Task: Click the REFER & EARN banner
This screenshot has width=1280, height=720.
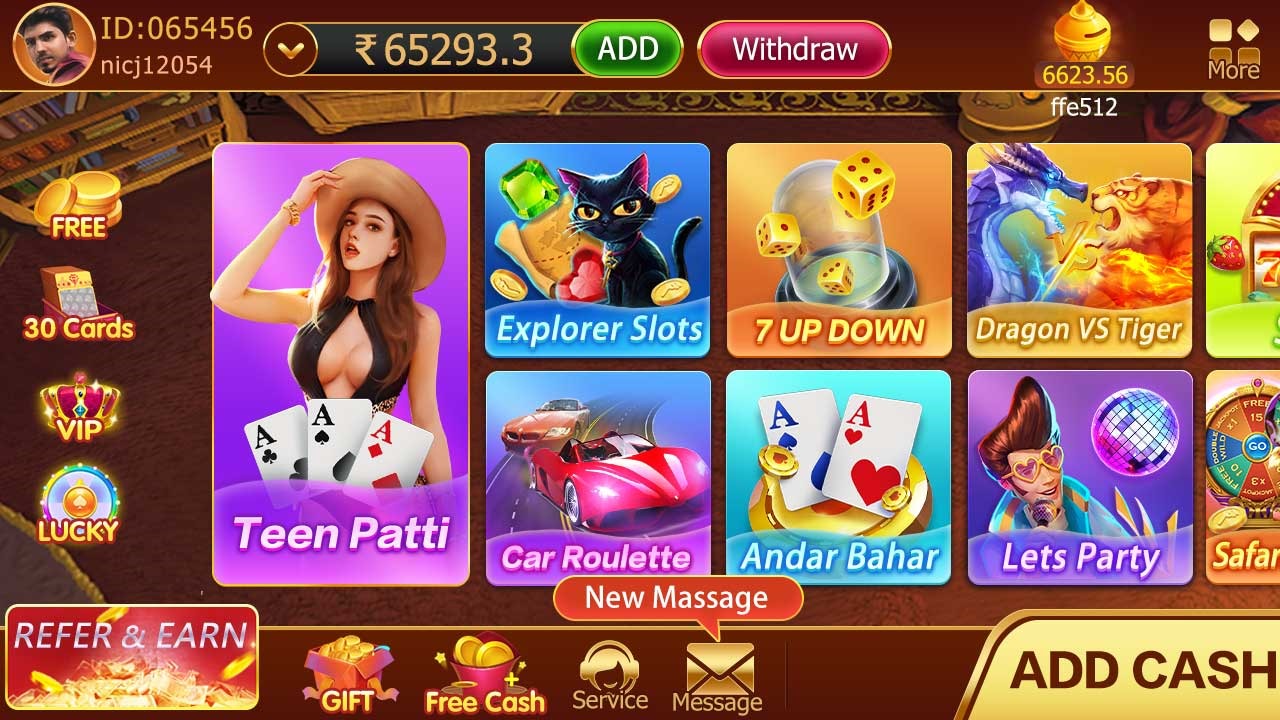Action: tap(132, 656)
